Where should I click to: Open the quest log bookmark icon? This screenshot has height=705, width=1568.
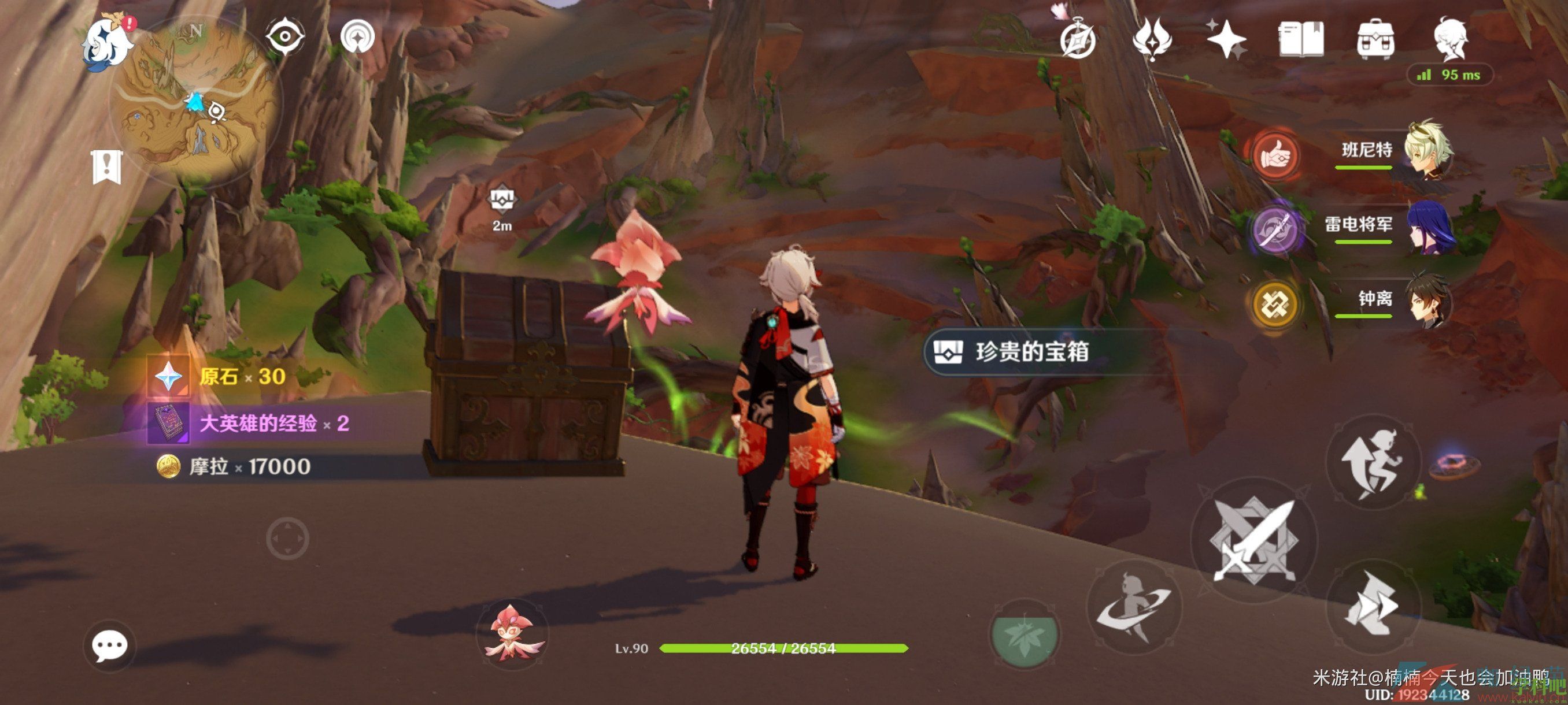tap(107, 166)
